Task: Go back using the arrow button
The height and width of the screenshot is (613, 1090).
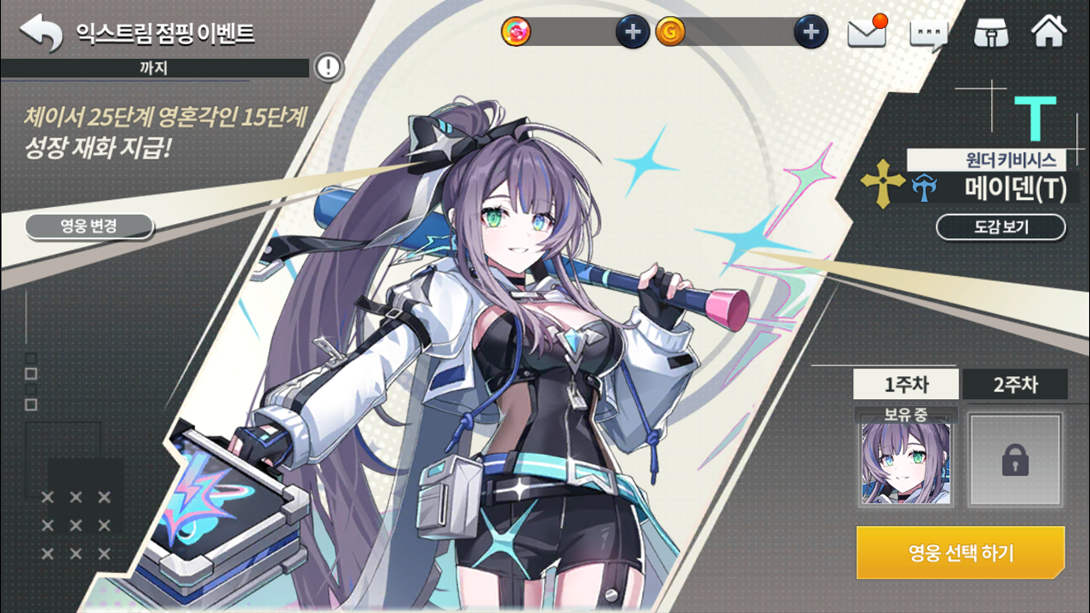Action: click(41, 32)
